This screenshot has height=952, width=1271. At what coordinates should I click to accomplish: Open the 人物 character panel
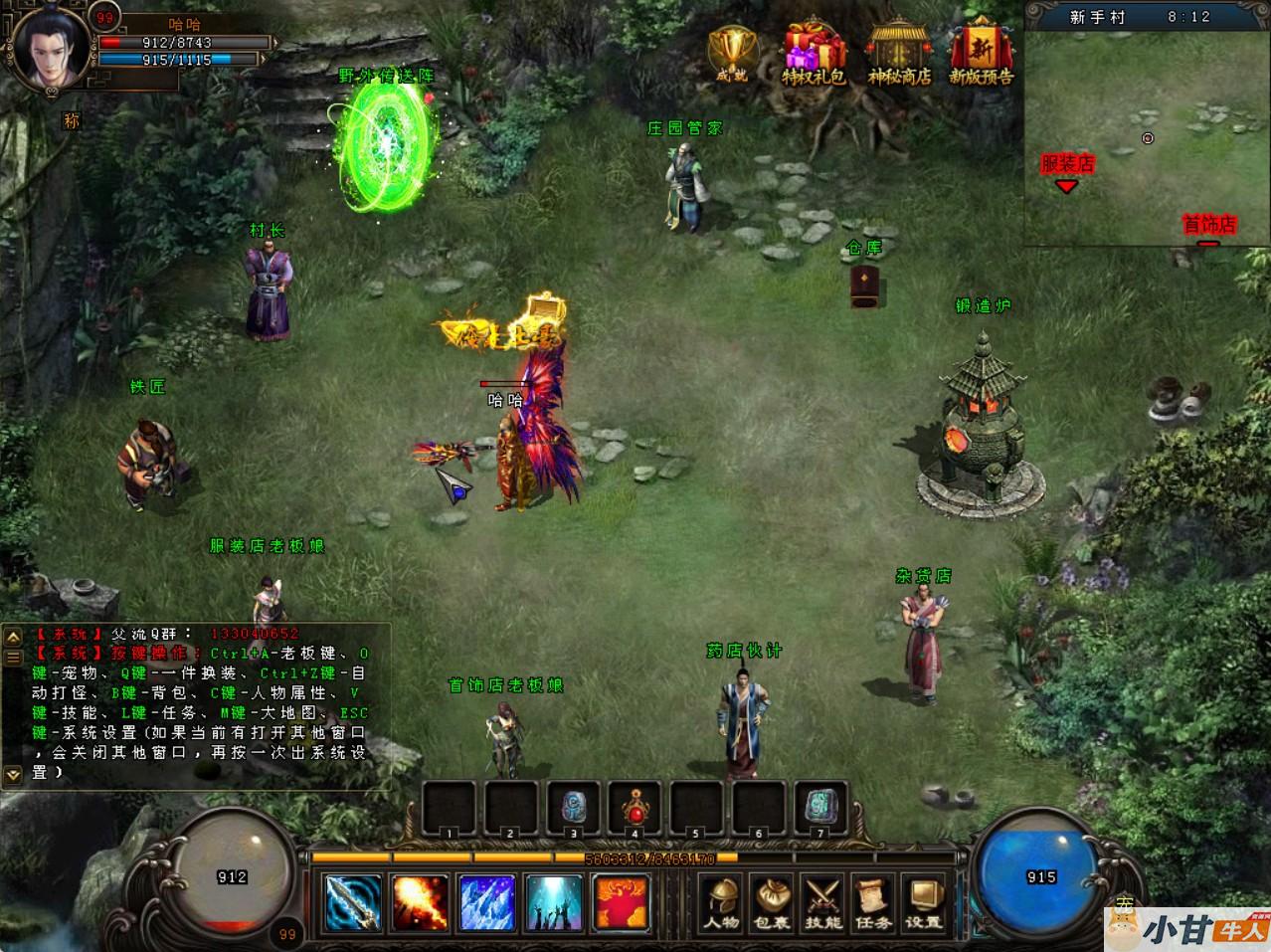click(x=722, y=902)
